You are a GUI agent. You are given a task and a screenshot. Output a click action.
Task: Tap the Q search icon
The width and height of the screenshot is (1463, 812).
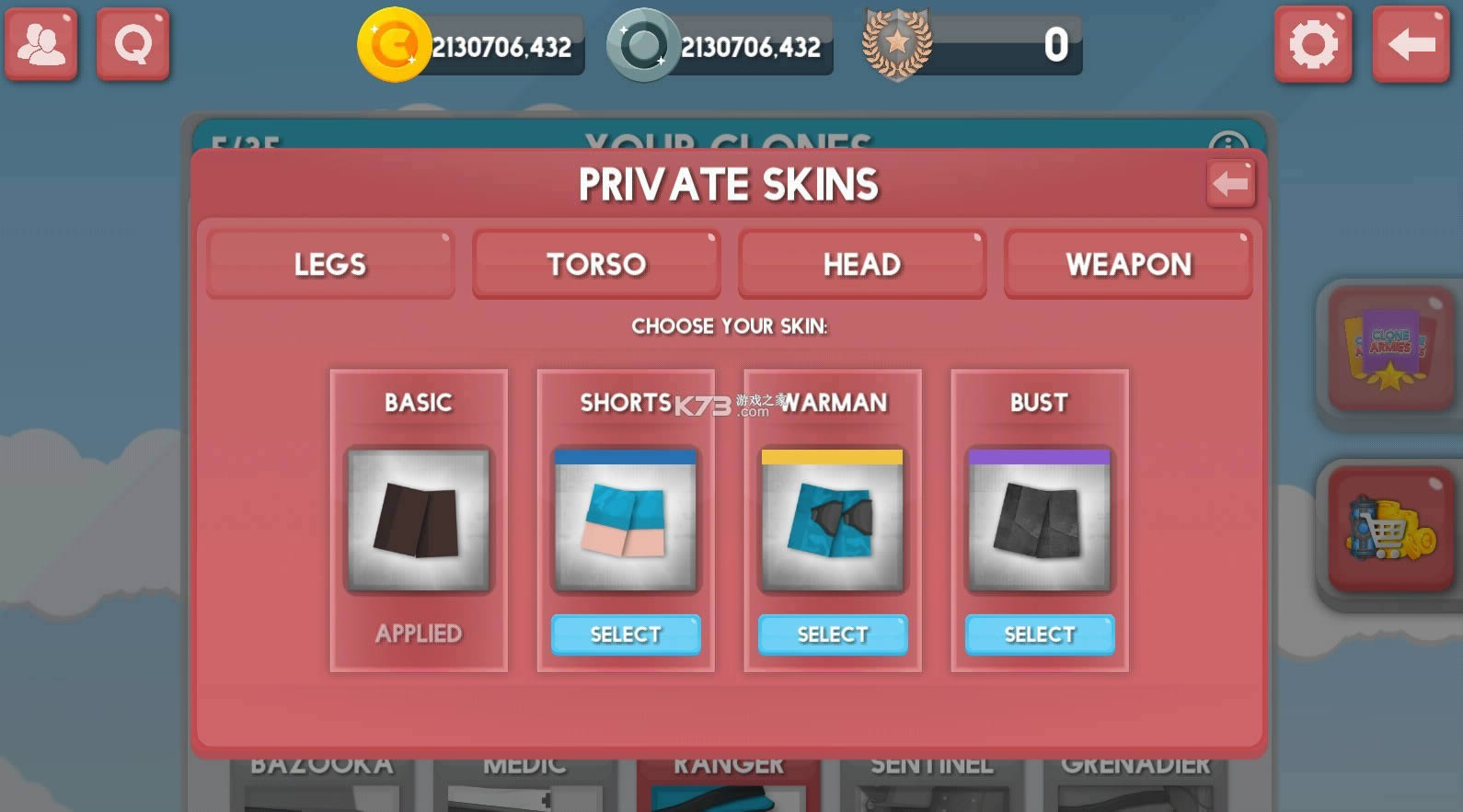coord(132,42)
